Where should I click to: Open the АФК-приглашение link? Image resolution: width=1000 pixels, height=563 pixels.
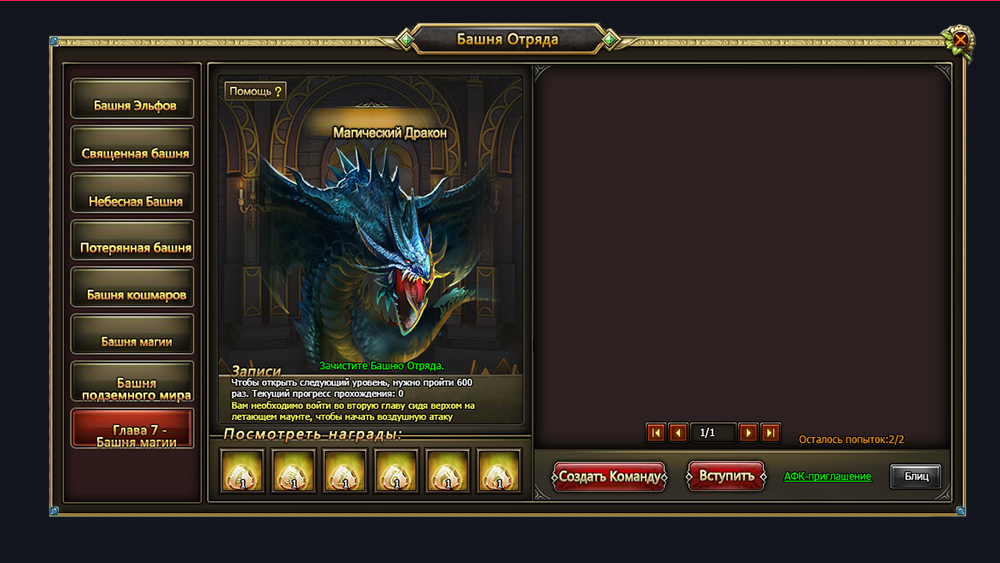(x=827, y=477)
